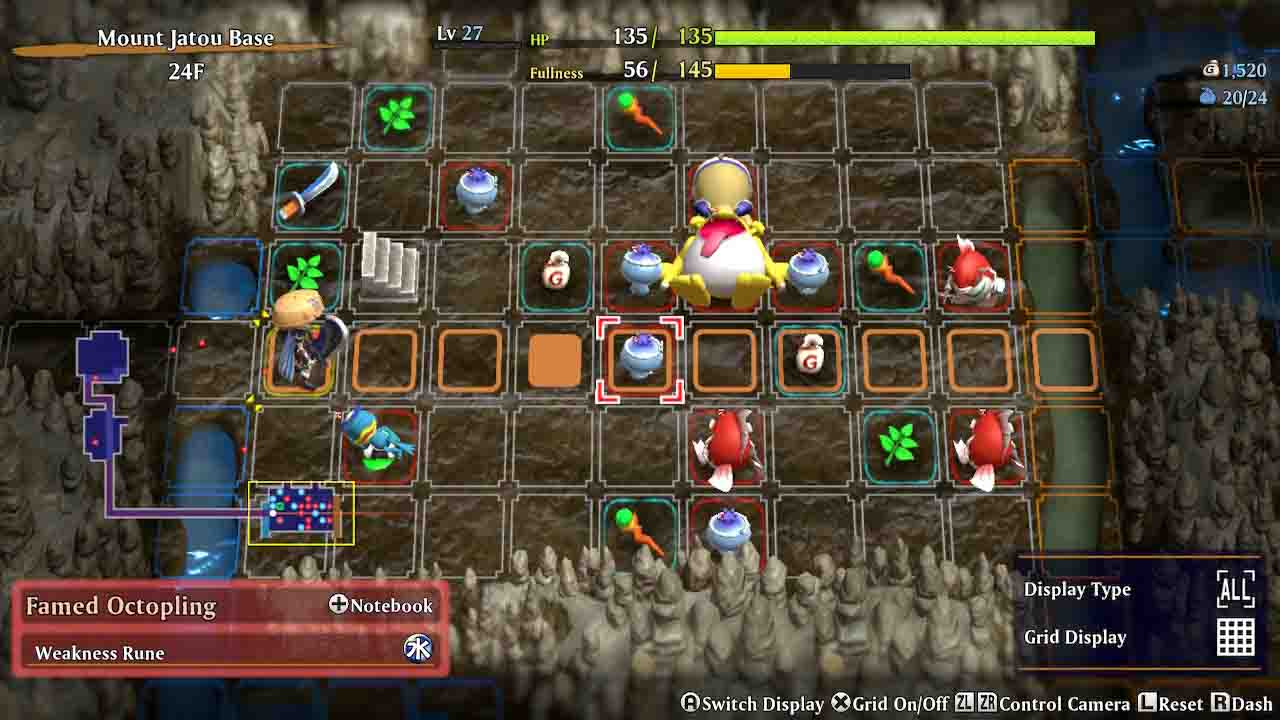Click the highlighted pot in the red cursor
The height and width of the screenshot is (720, 1280).
click(x=640, y=358)
